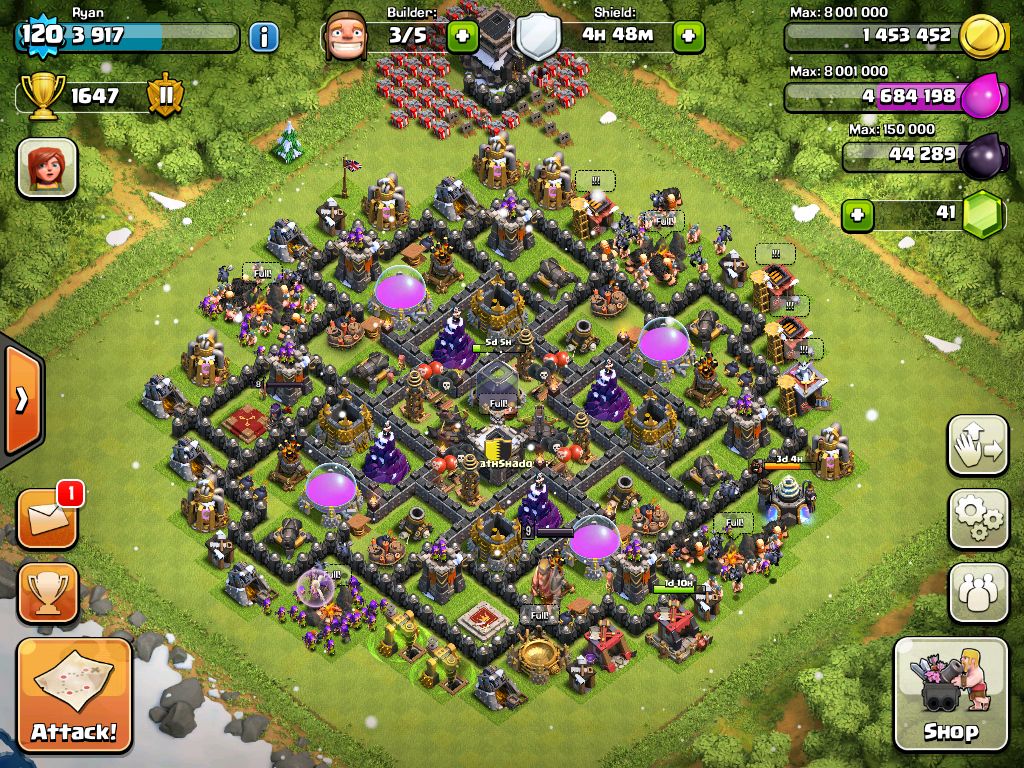
Task: Tap the Attack! map button
Action: 74,695
